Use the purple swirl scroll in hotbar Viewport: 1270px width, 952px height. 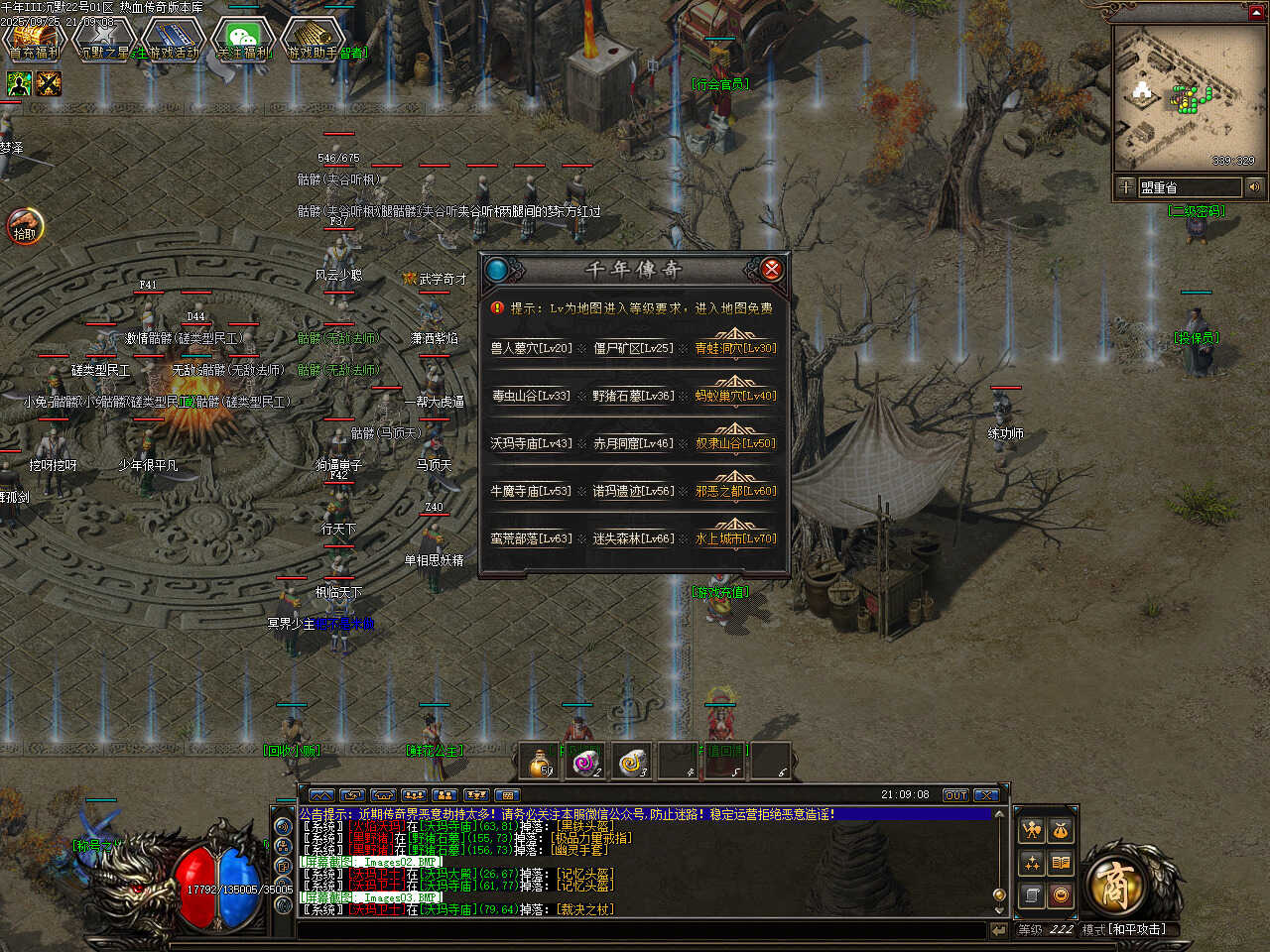pos(587,762)
